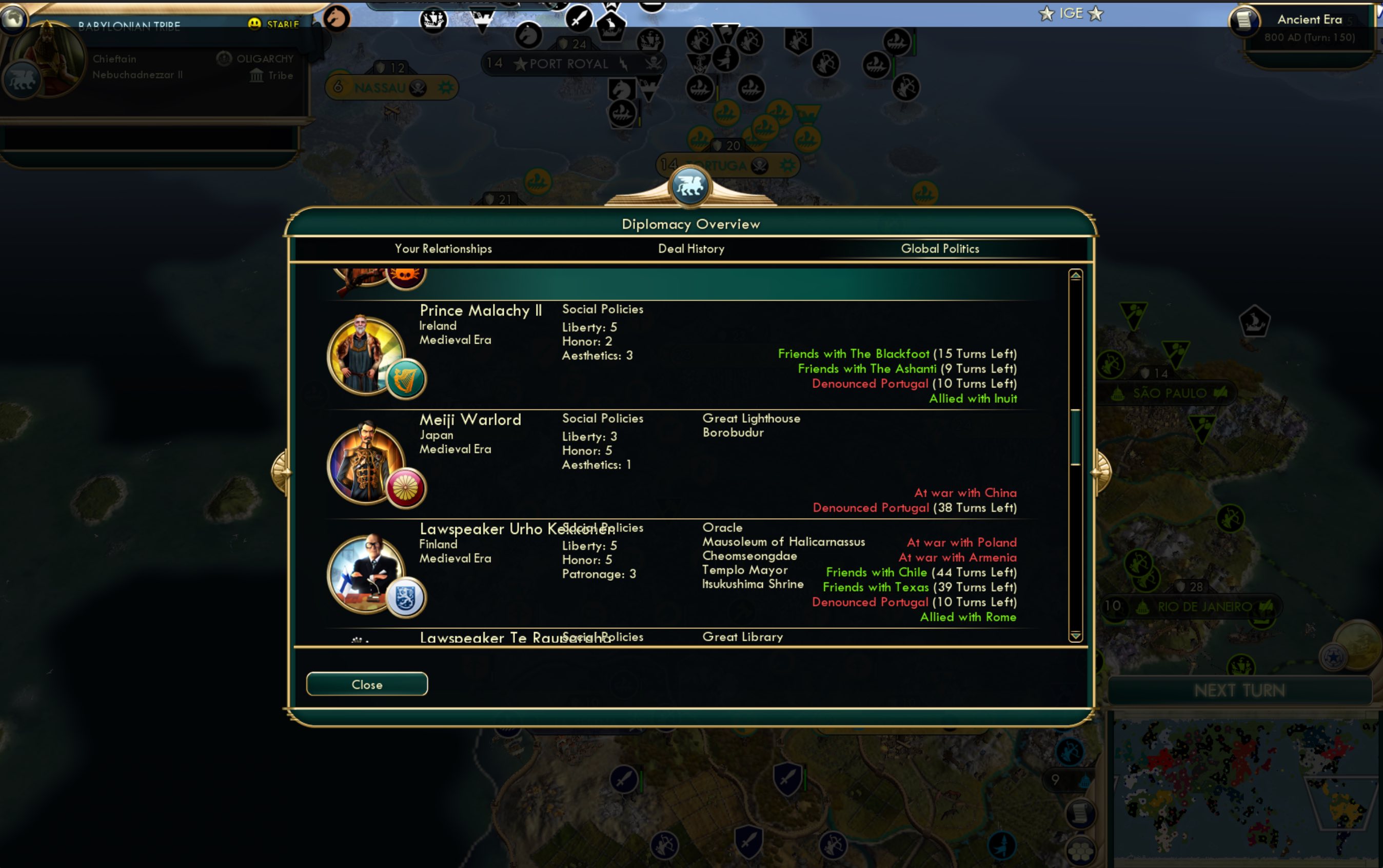Switch to the Your Relationships tab
The width and height of the screenshot is (1383, 868).
tap(443, 248)
